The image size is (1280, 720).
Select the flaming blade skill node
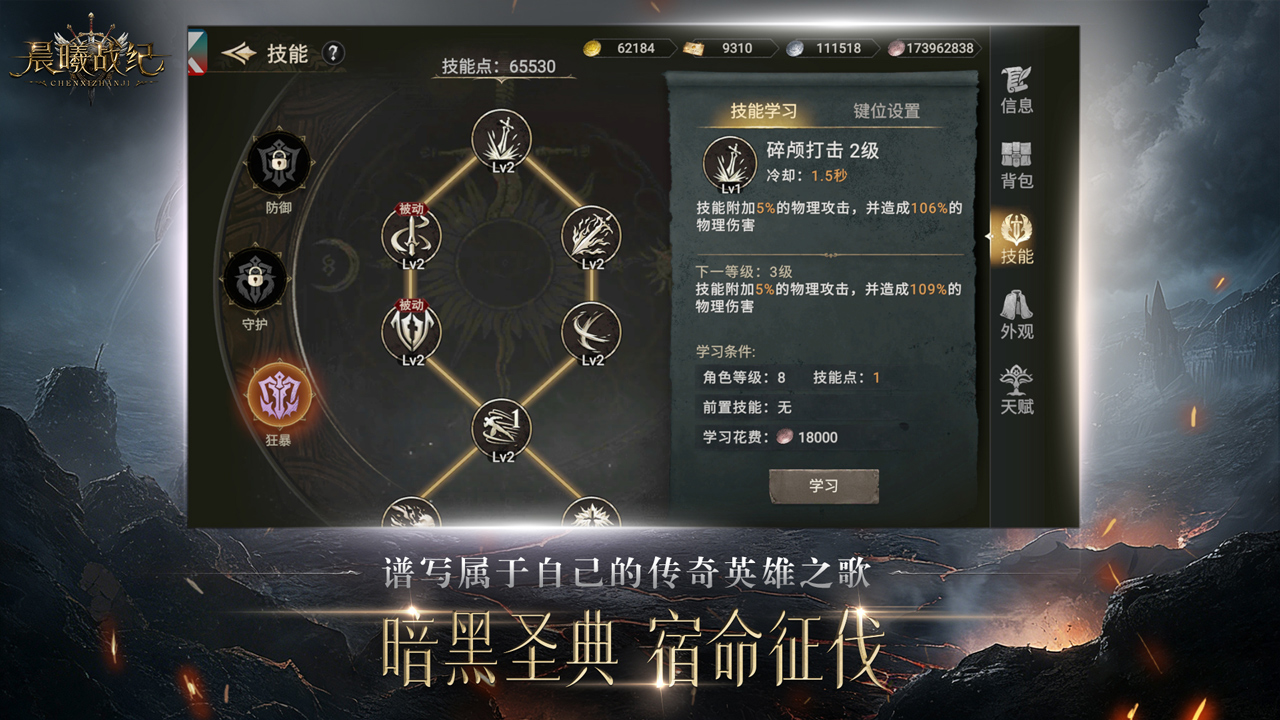point(591,236)
